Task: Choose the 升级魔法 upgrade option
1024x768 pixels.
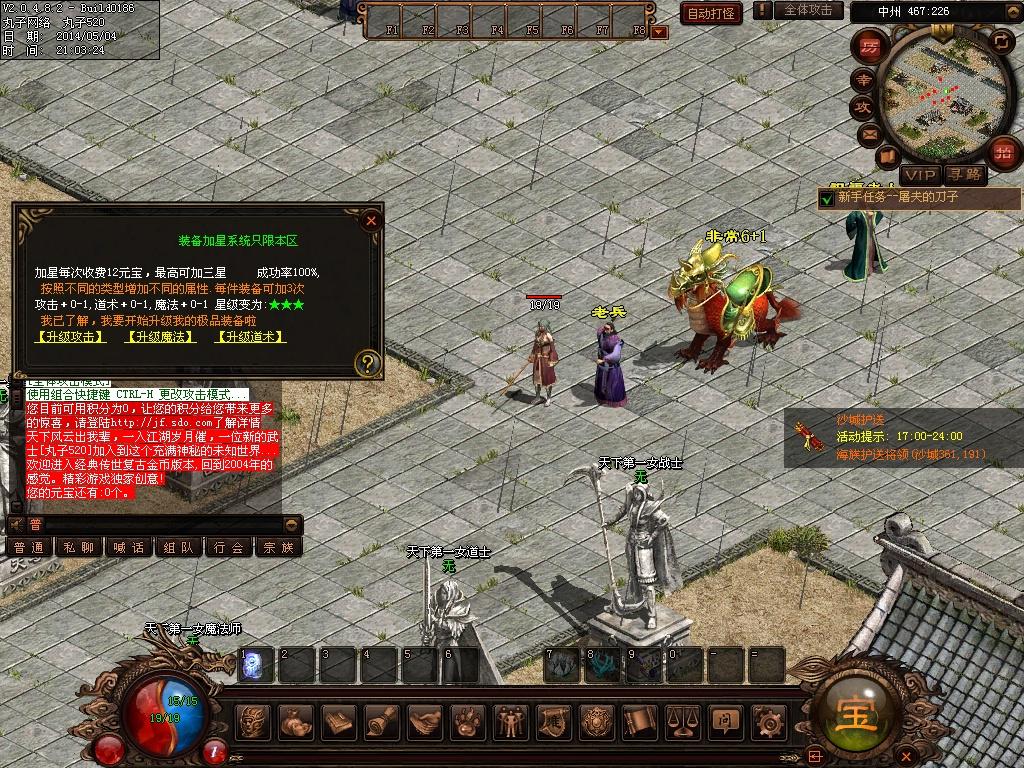Action: [160, 337]
